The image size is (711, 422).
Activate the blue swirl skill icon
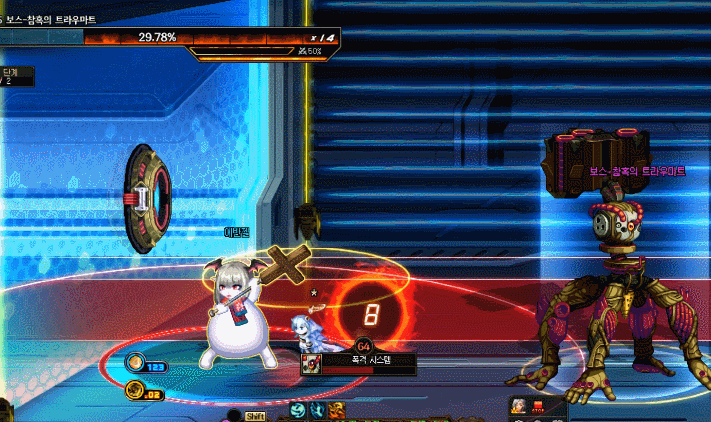coord(298,411)
